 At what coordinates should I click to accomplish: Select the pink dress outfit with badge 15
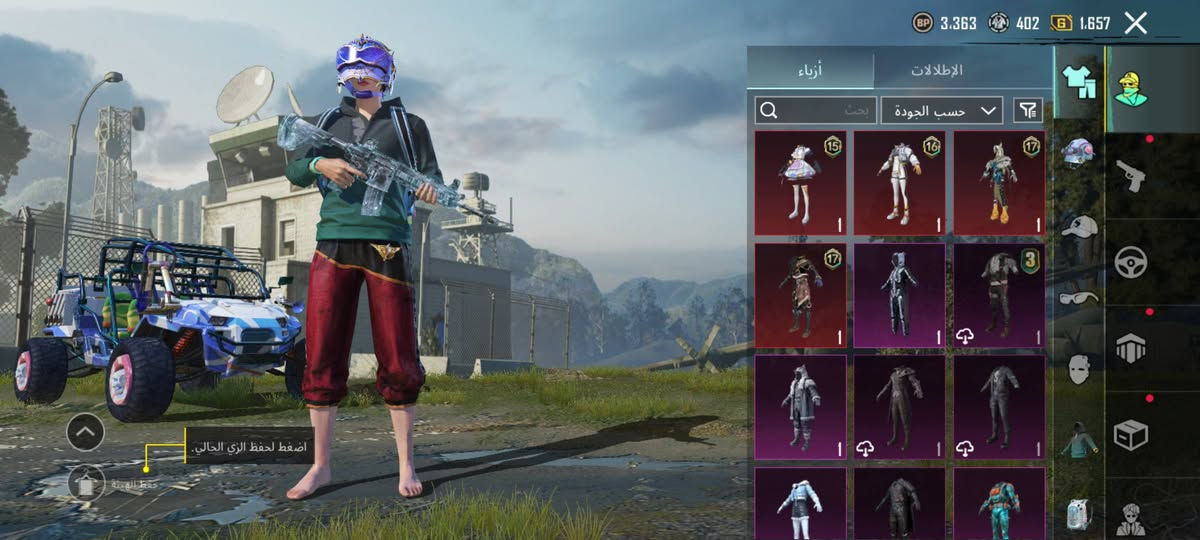[x=800, y=182]
